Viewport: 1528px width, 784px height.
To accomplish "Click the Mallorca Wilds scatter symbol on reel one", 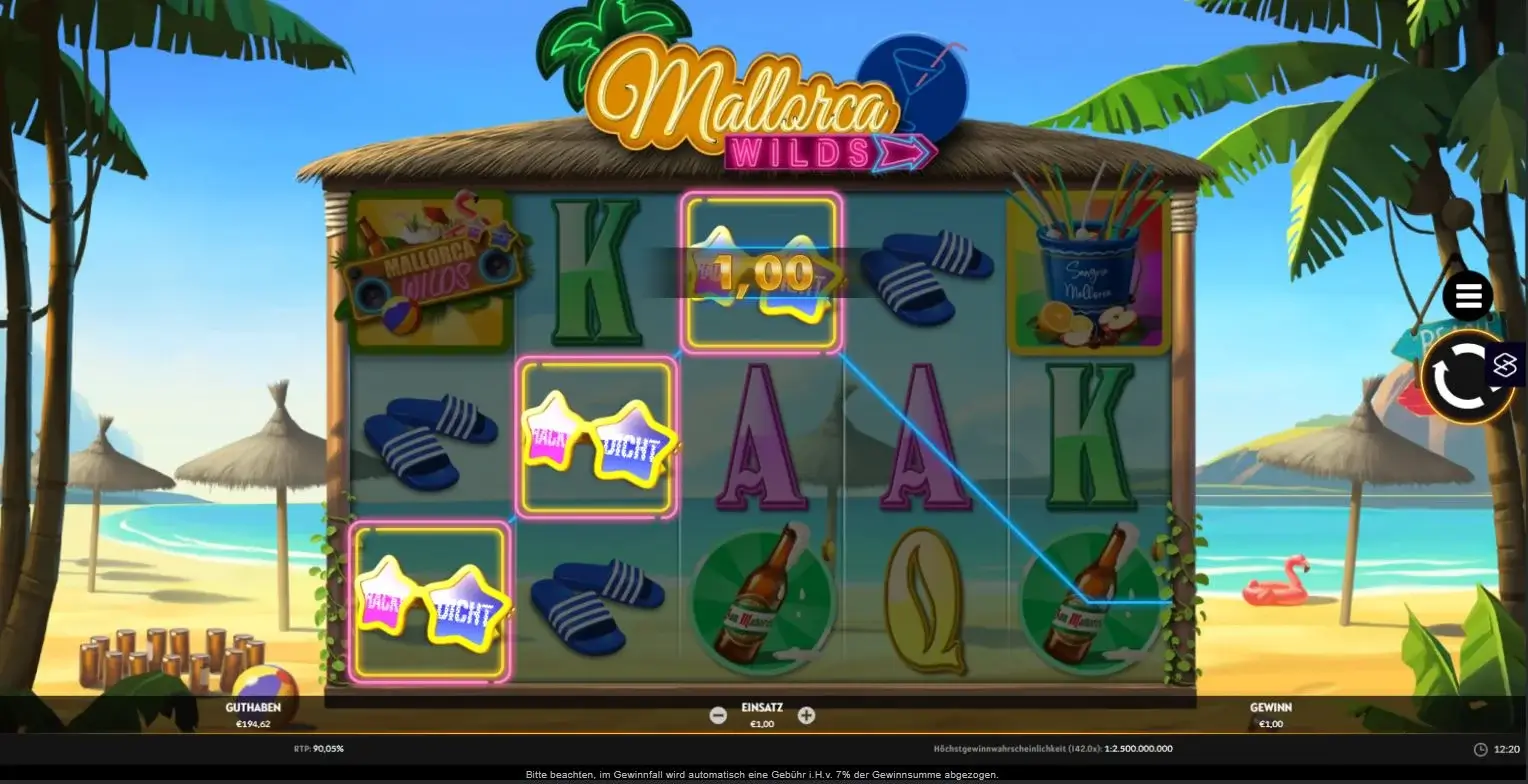I will [x=430, y=270].
